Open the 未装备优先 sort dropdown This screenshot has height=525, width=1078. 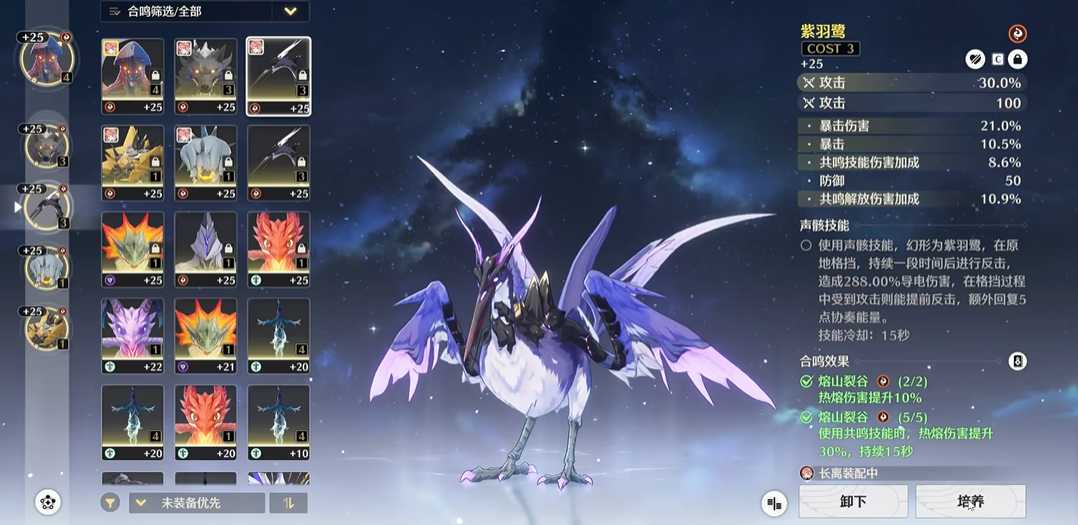pos(197,503)
